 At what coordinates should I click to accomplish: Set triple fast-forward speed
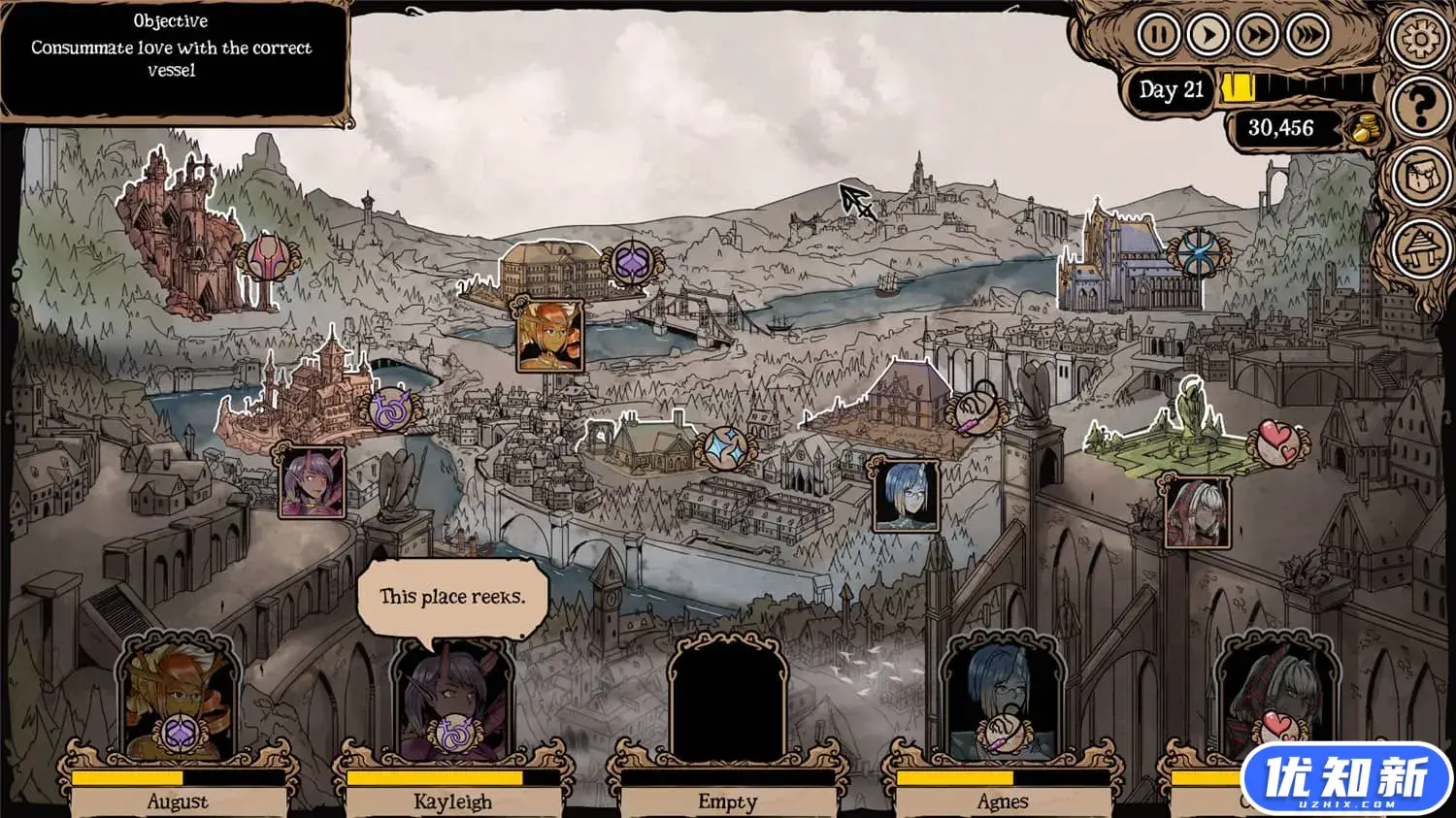[1307, 36]
